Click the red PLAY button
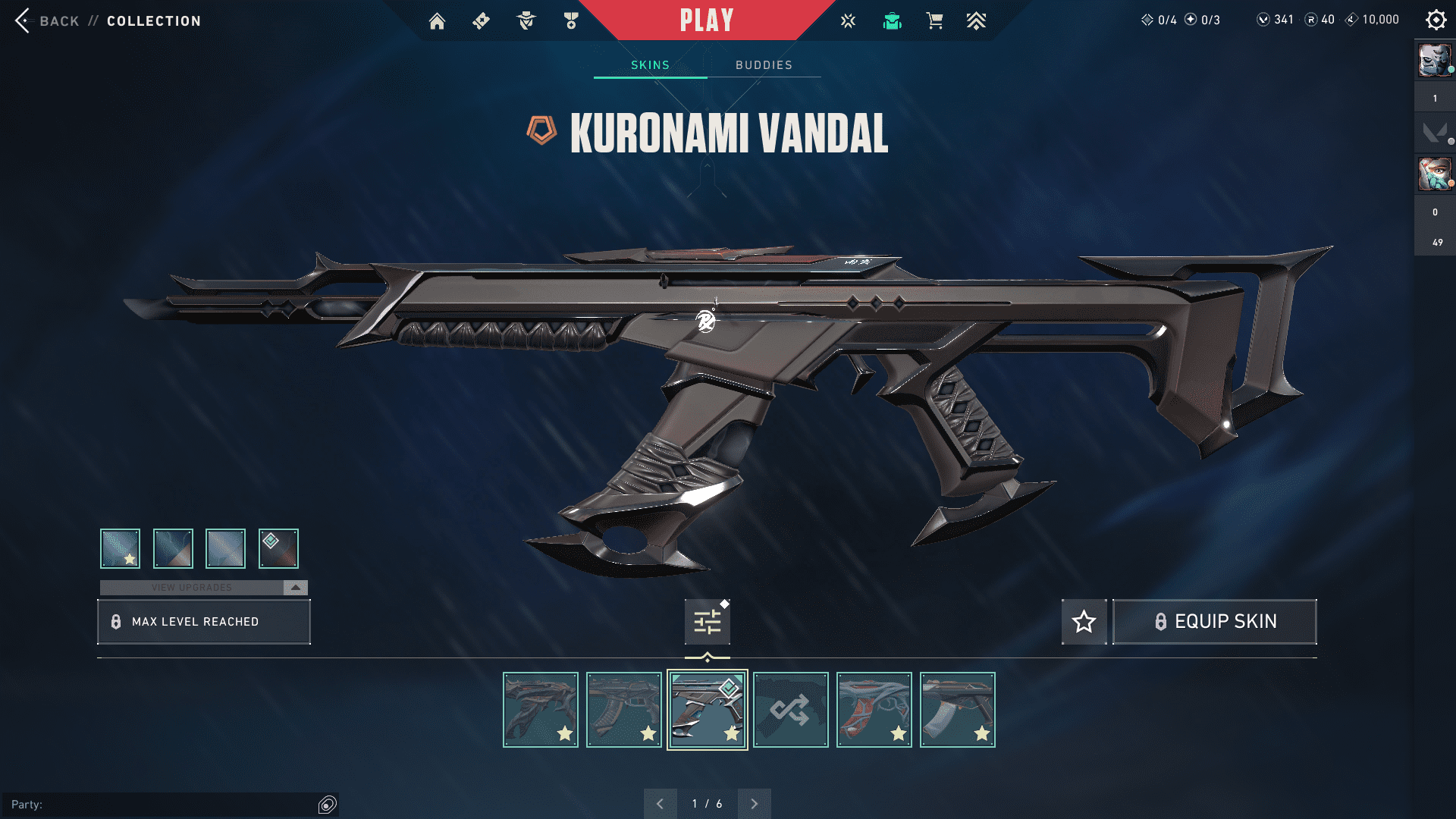The width and height of the screenshot is (1456, 819). pos(707,20)
